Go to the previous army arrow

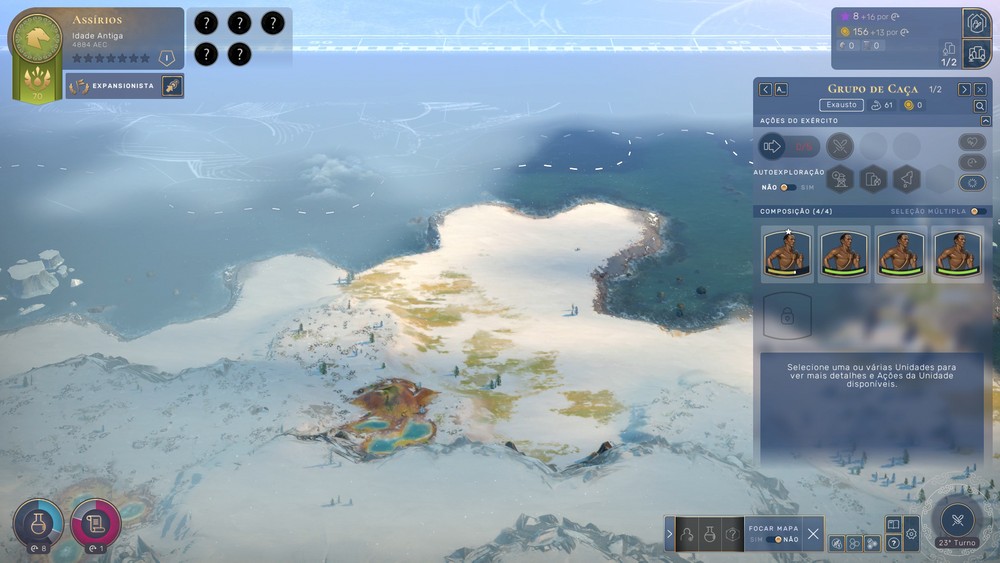coord(765,89)
